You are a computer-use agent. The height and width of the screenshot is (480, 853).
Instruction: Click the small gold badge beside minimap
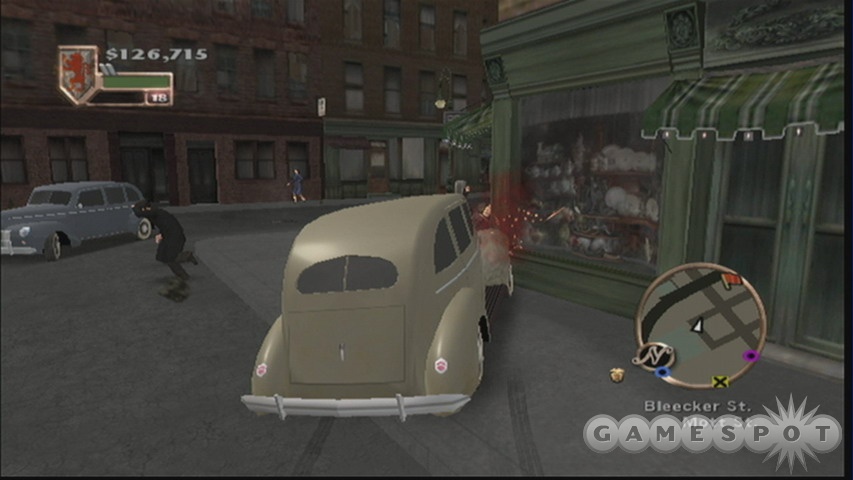click(618, 375)
